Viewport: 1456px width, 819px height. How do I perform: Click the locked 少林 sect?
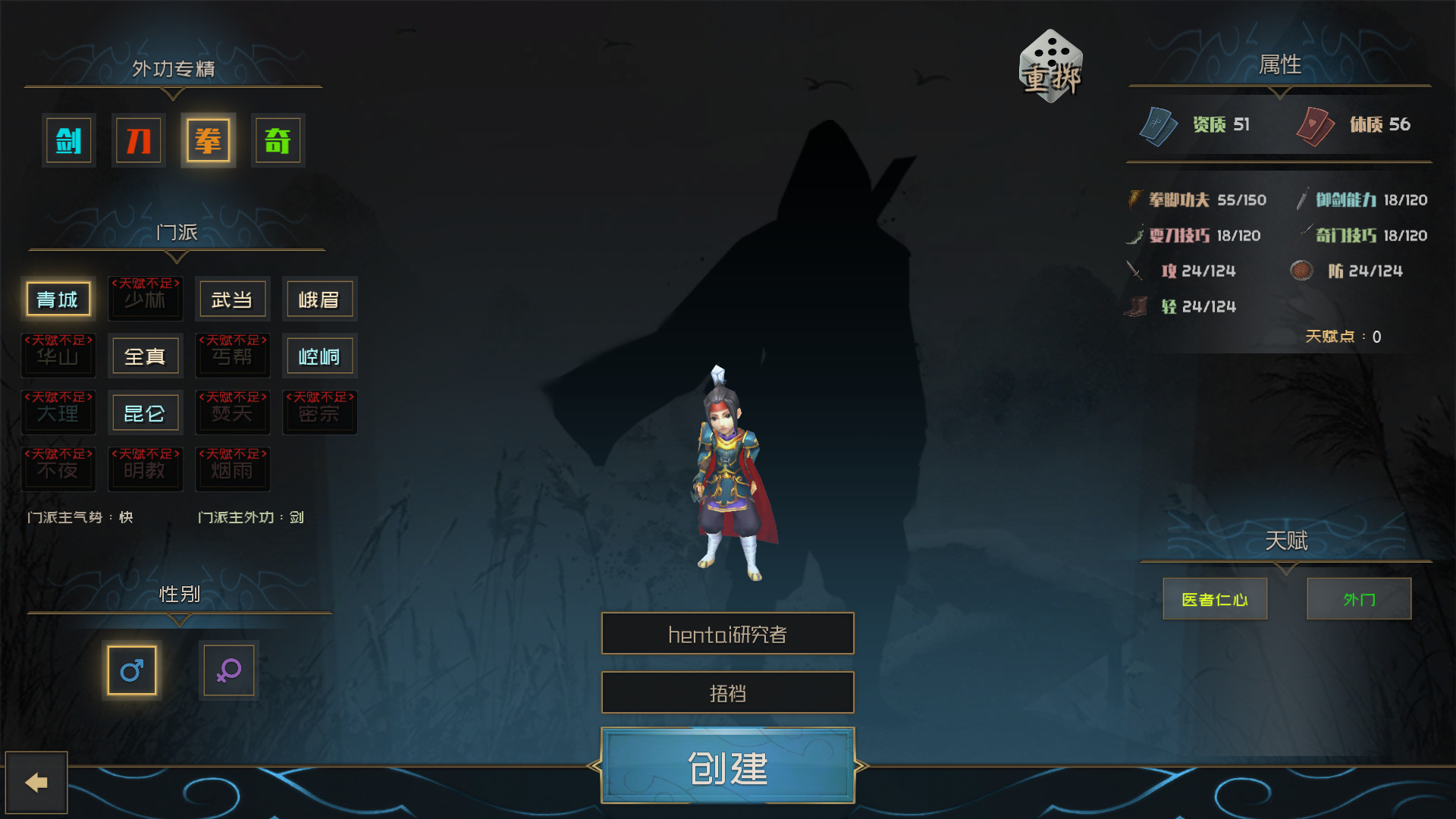[145, 300]
